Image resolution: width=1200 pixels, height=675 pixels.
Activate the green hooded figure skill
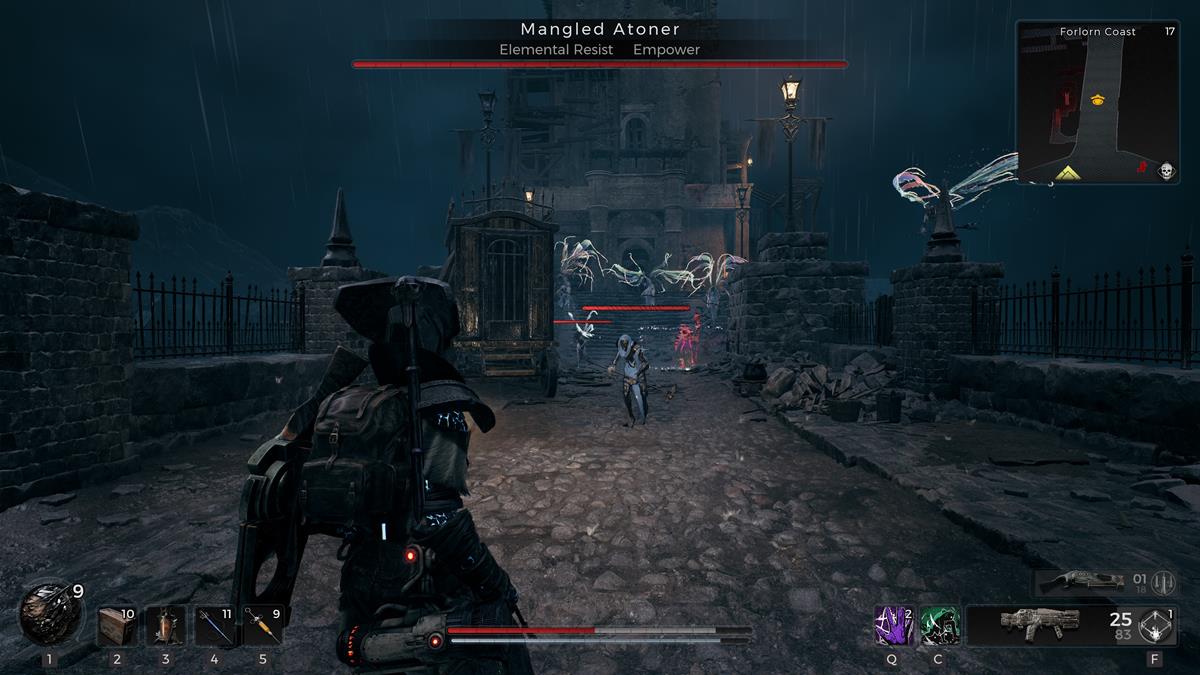[x=939, y=625]
